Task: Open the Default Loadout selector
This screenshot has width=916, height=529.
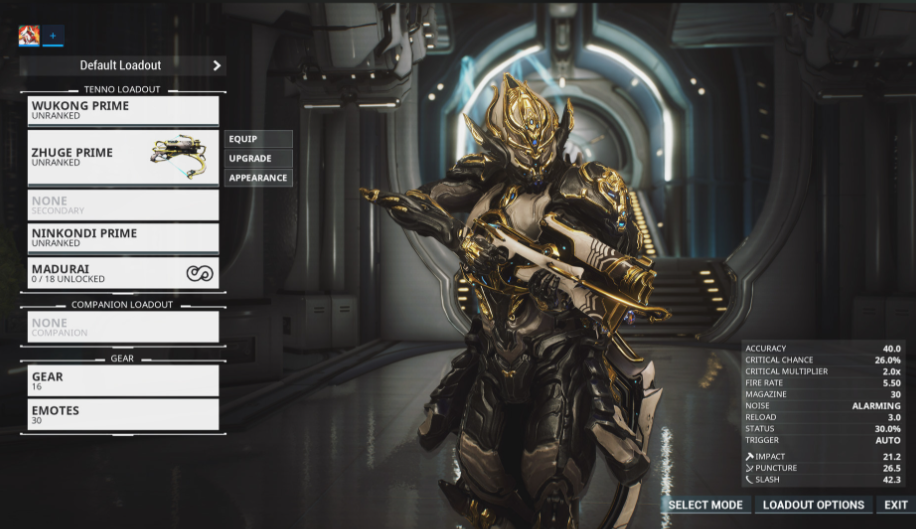Action: [x=122, y=66]
